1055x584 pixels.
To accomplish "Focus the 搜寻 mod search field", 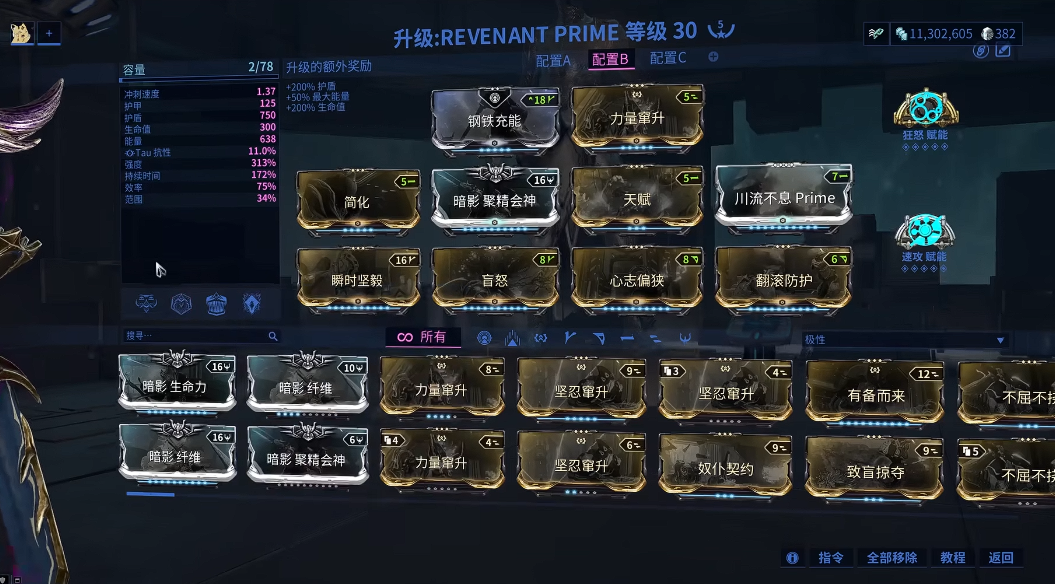I will click(198, 336).
